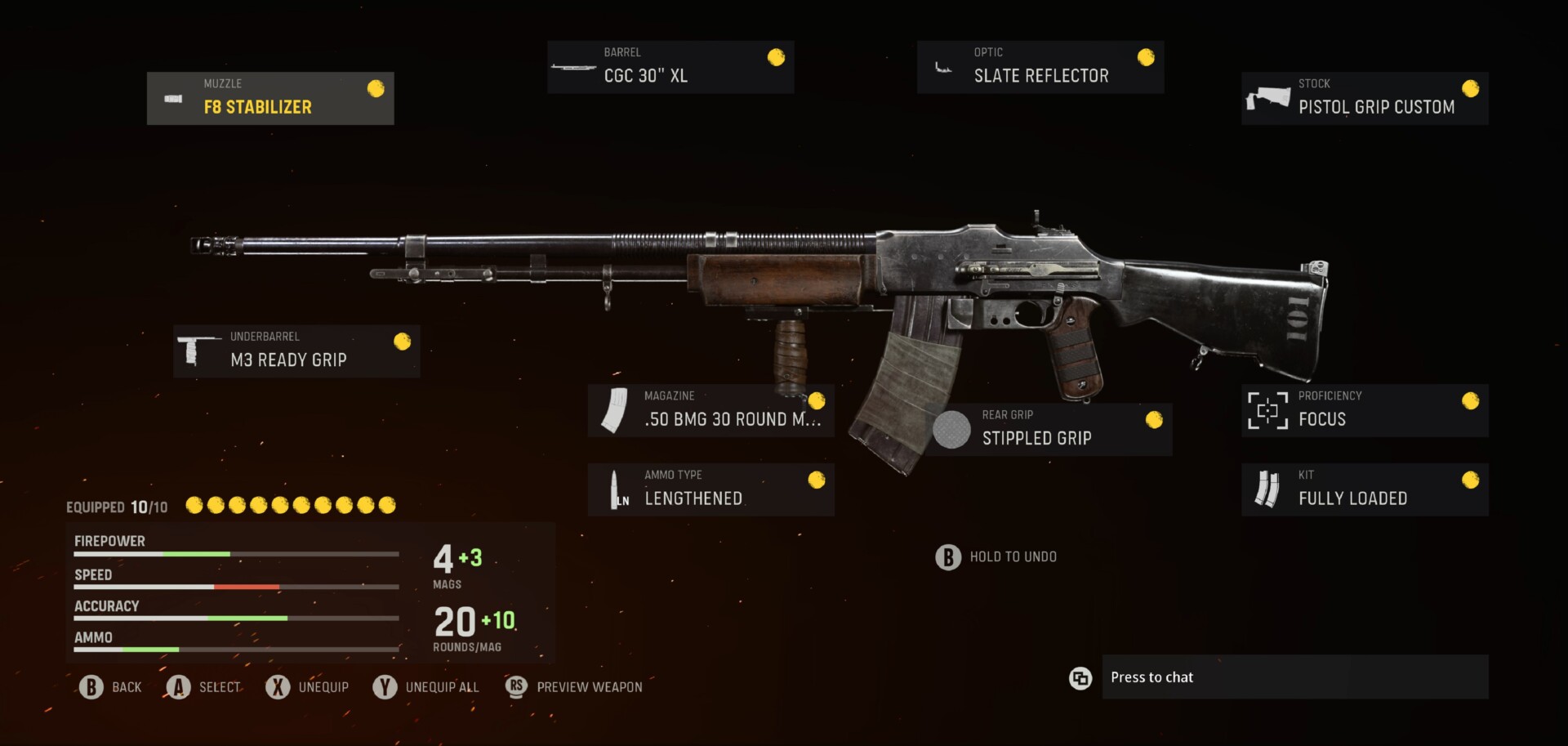Select the Optic scope icon
Image resolution: width=1568 pixels, height=746 pixels.
[x=943, y=68]
